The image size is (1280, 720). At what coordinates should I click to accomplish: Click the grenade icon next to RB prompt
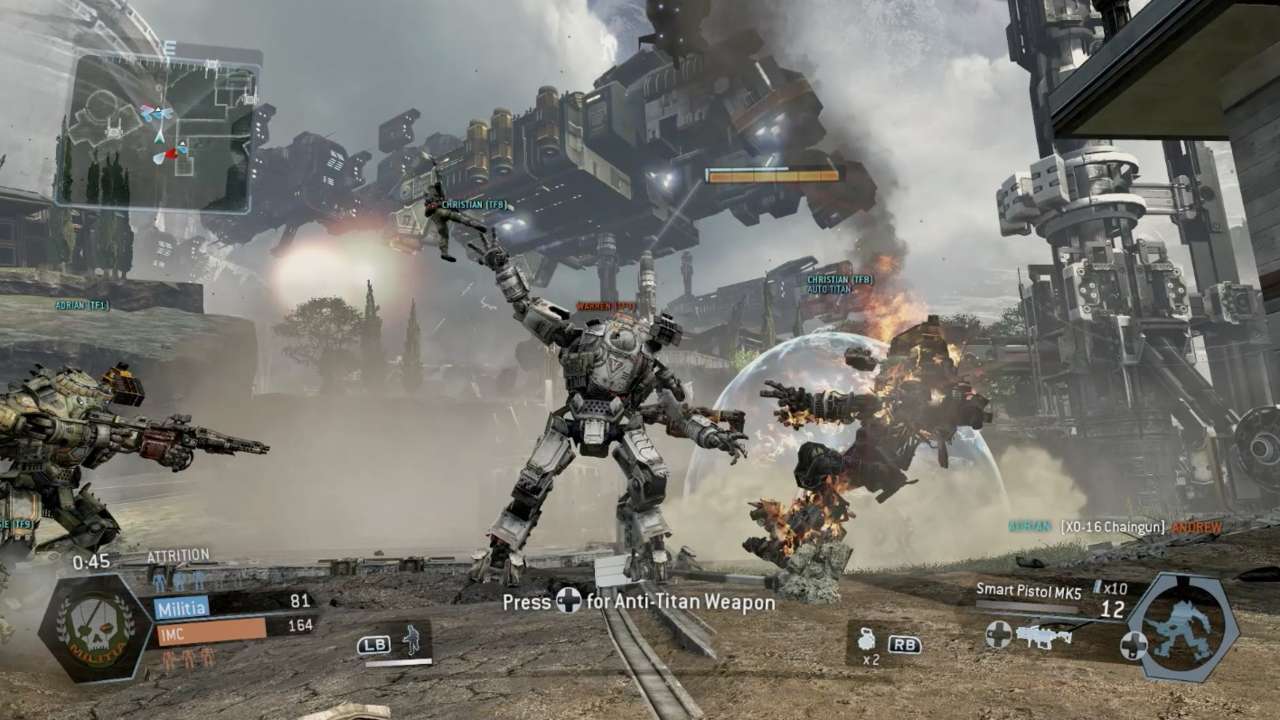point(867,640)
